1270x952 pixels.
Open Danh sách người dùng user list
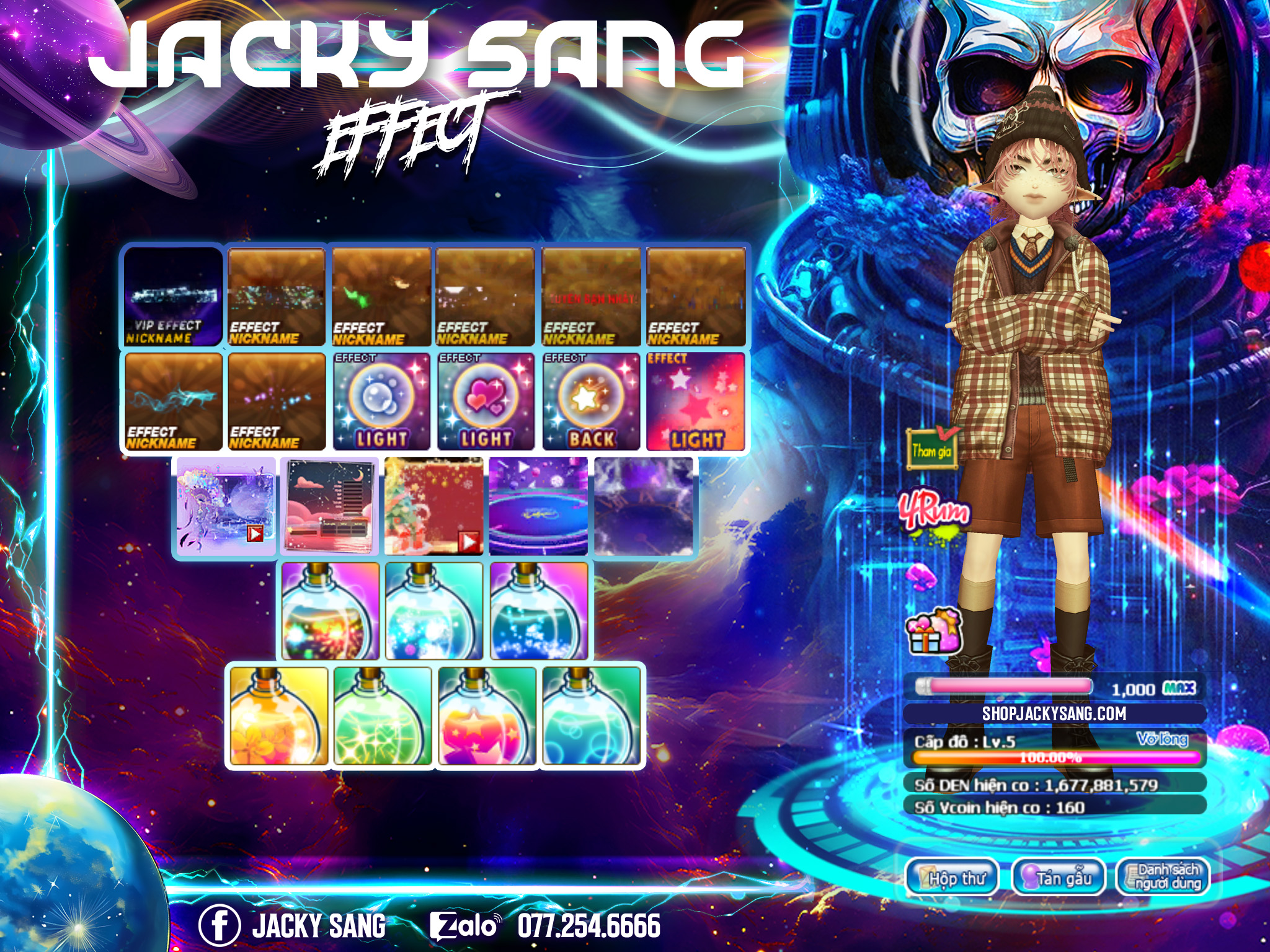pyautogui.click(x=1163, y=877)
